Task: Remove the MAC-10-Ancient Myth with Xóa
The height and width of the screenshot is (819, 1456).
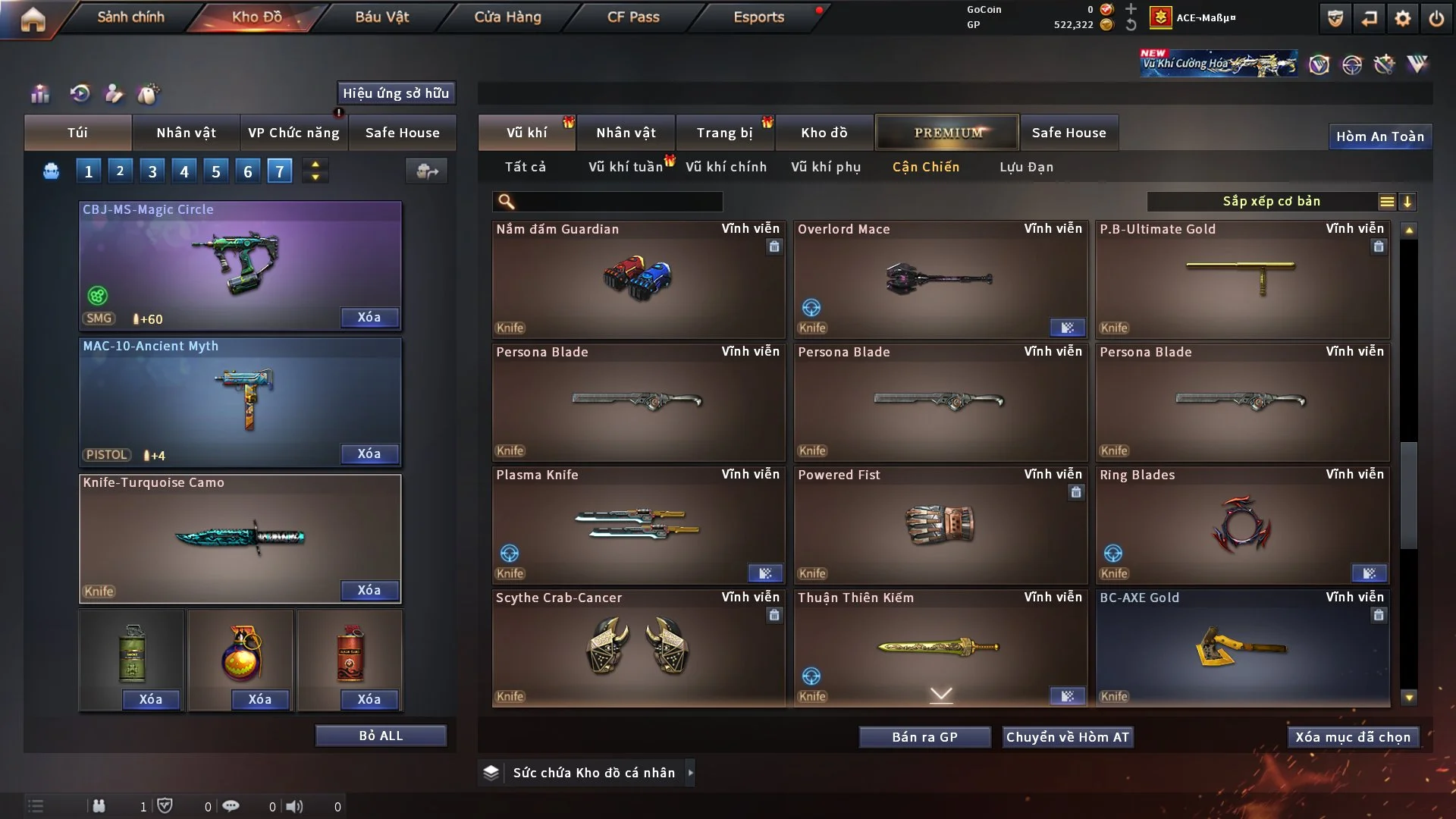Action: point(369,453)
